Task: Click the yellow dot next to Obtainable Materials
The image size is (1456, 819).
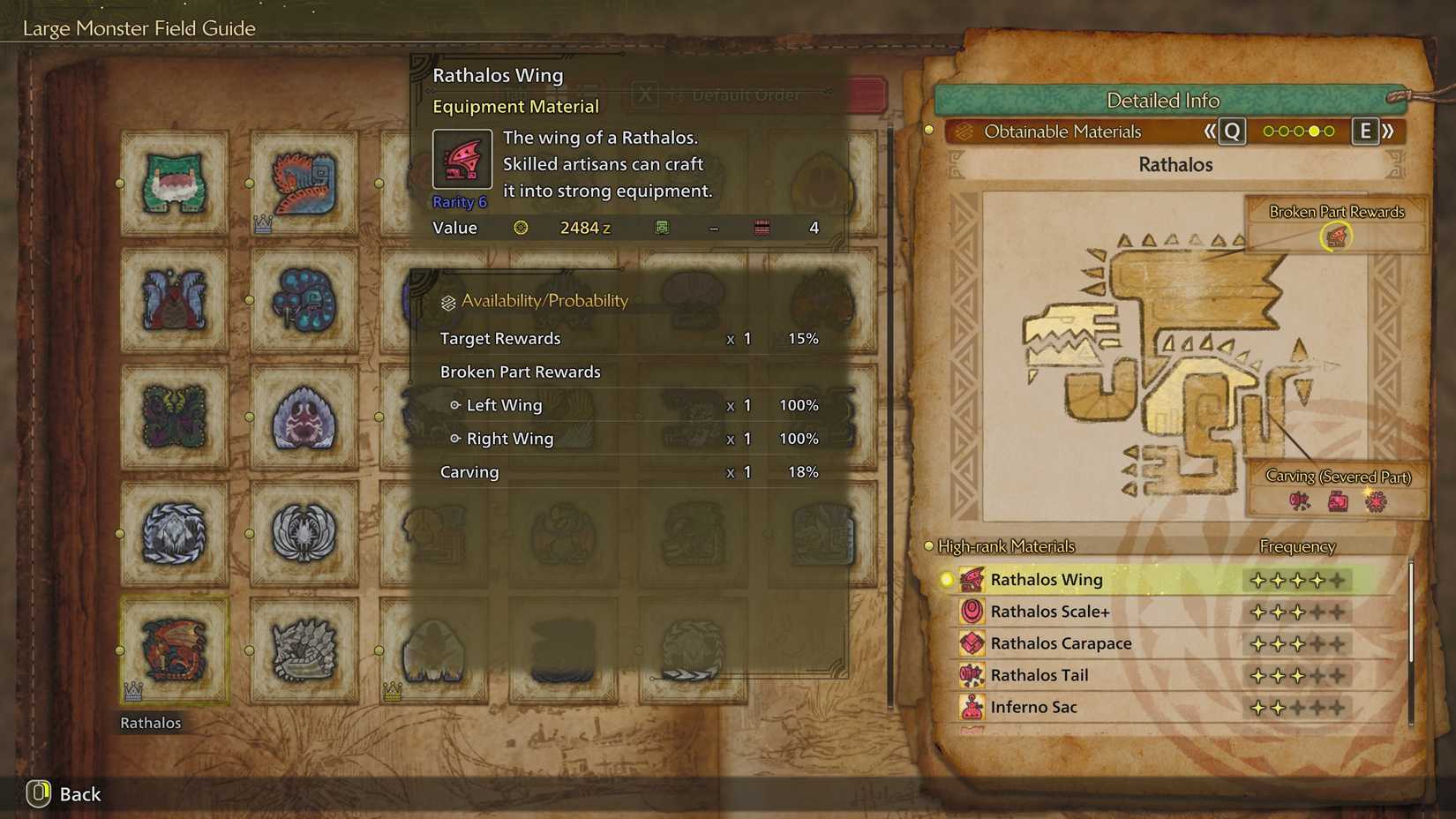Action: click(929, 130)
